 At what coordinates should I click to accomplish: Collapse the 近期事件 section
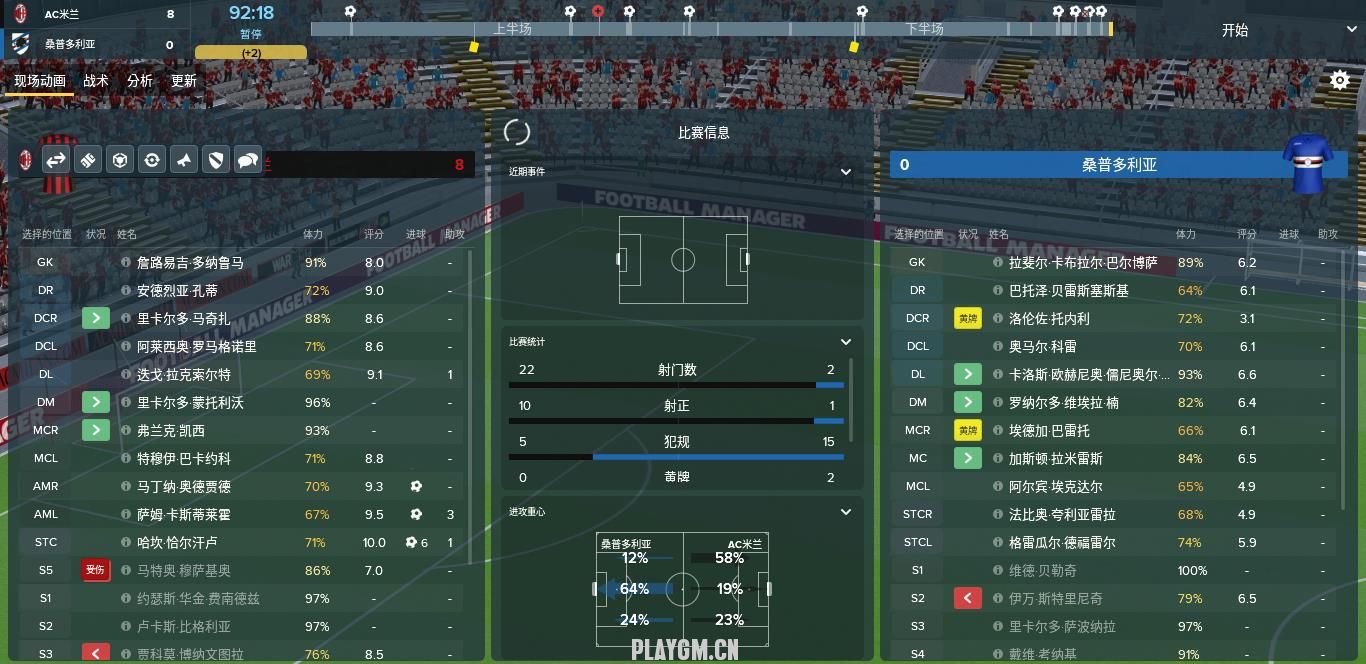click(846, 172)
